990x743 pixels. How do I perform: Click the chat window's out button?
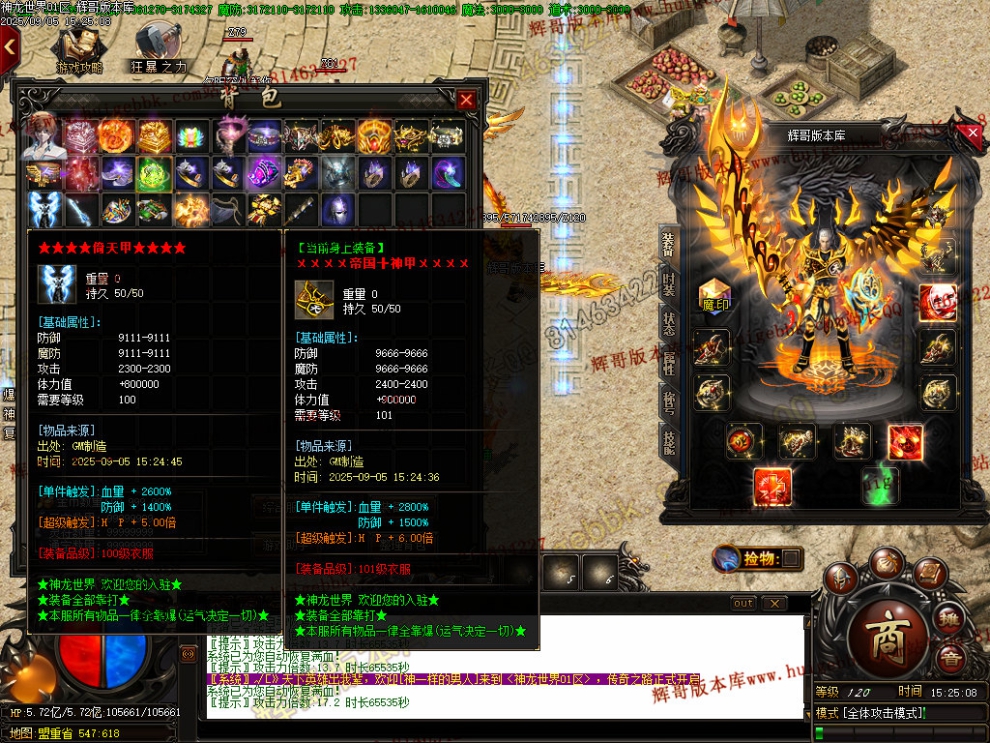(x=743, y=603)
